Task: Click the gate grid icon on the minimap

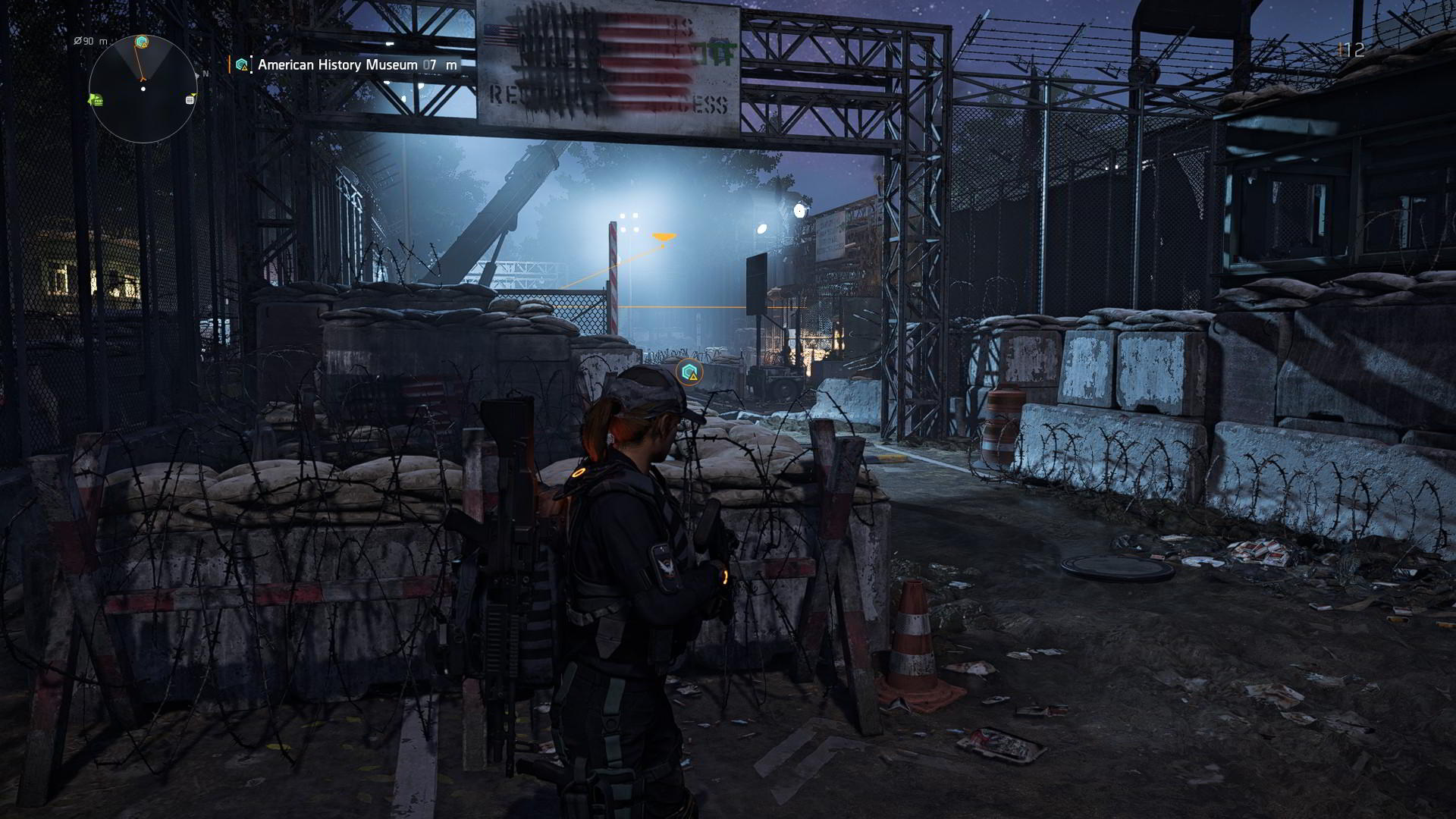Action: (x=190, y=100)
